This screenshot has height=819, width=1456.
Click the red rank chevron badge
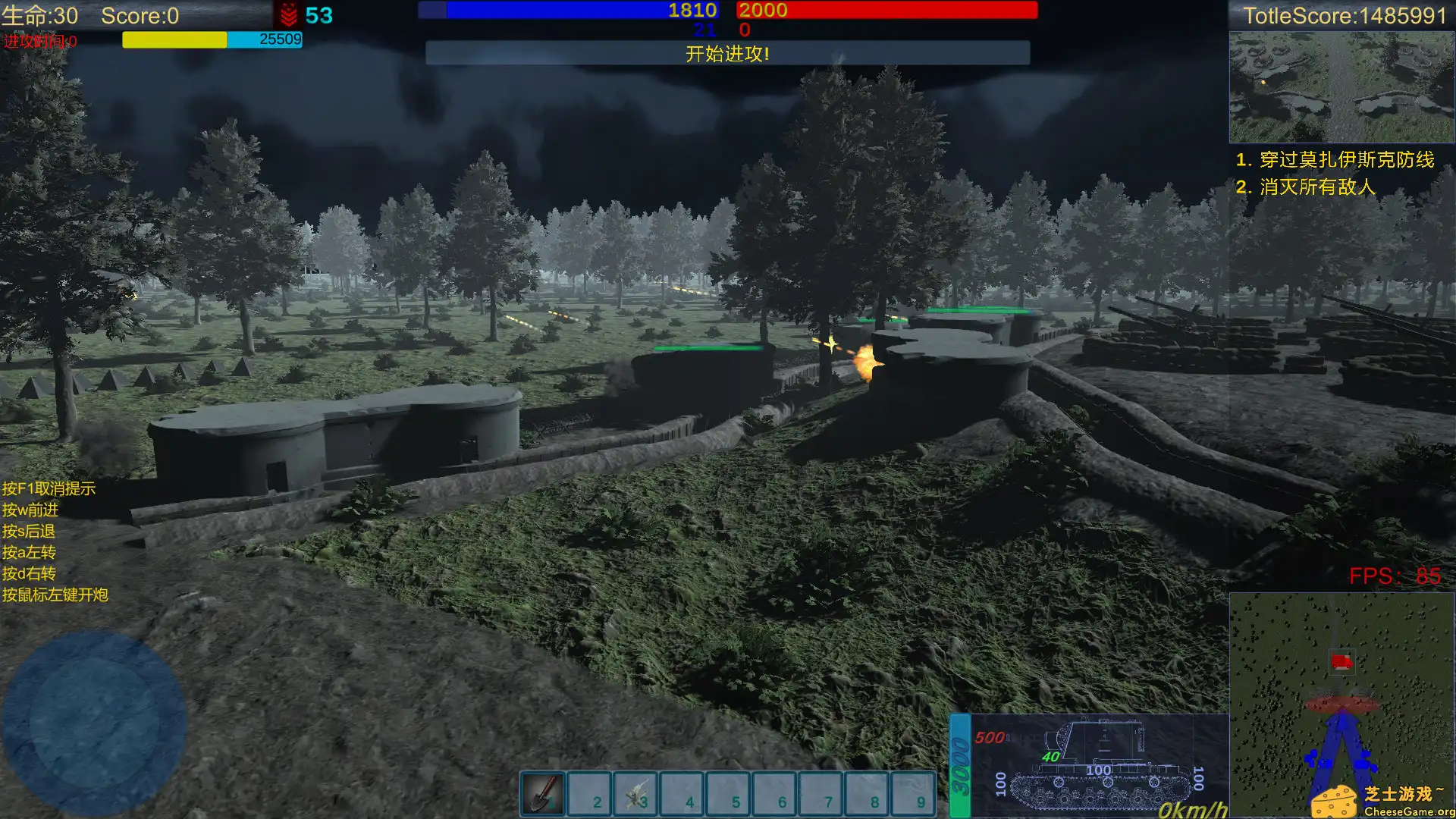coord(290,15)
